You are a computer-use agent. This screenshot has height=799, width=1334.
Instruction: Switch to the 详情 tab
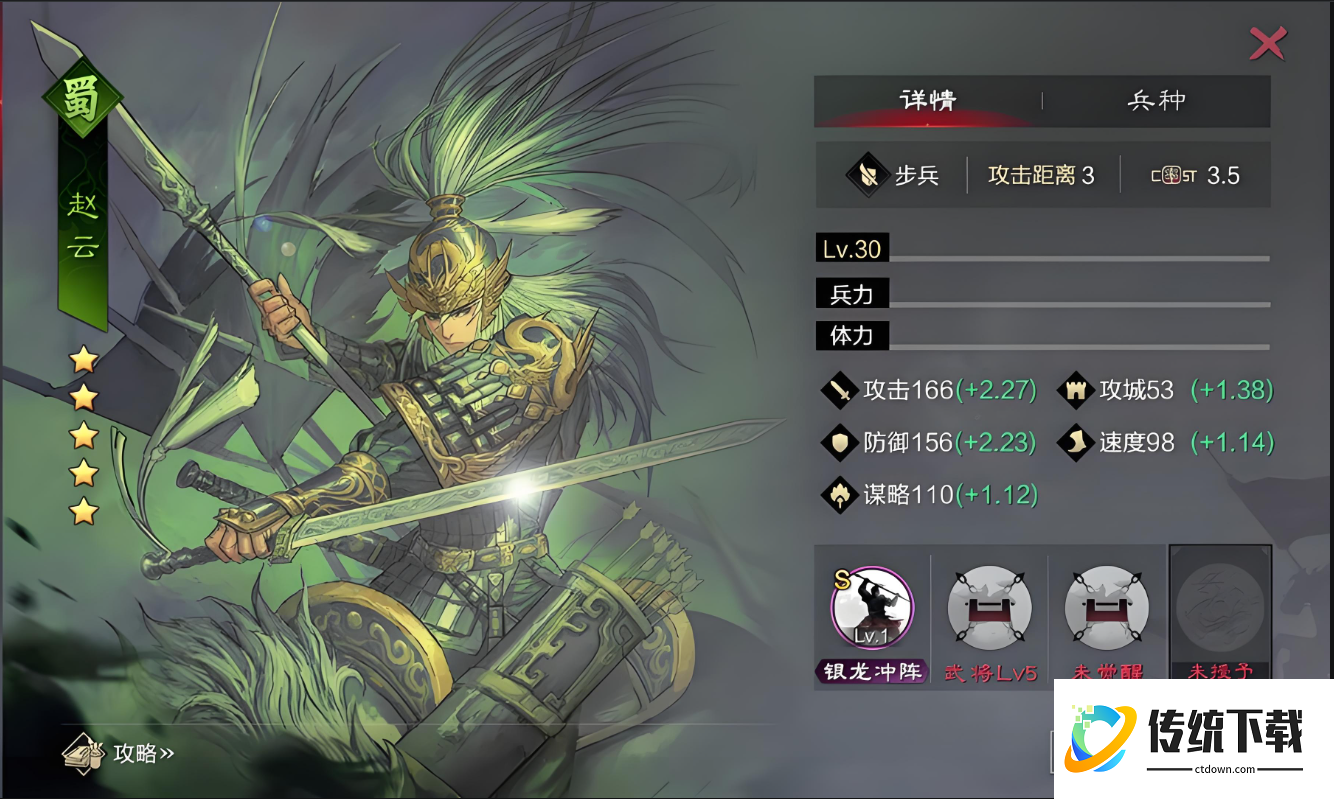click(928, 100)
